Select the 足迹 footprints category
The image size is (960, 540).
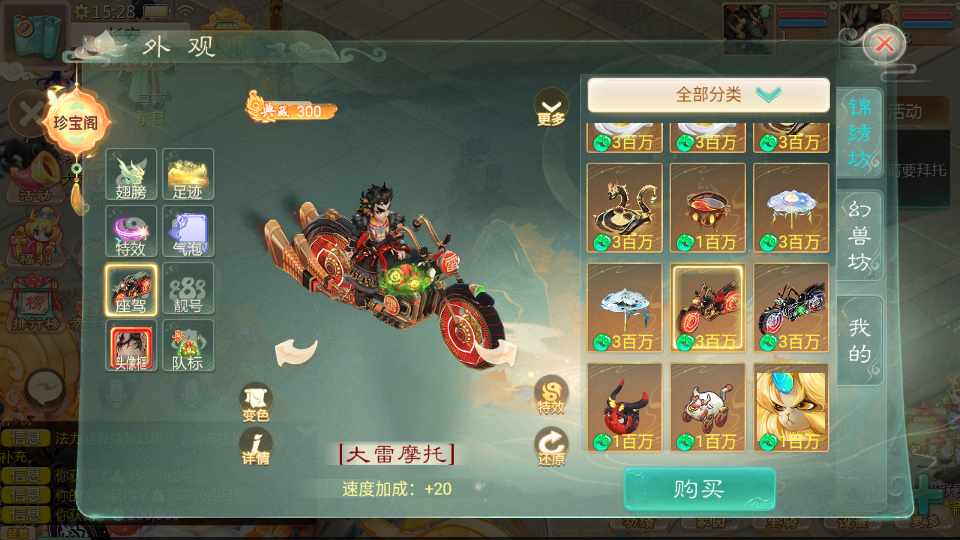tap(188, 174)
